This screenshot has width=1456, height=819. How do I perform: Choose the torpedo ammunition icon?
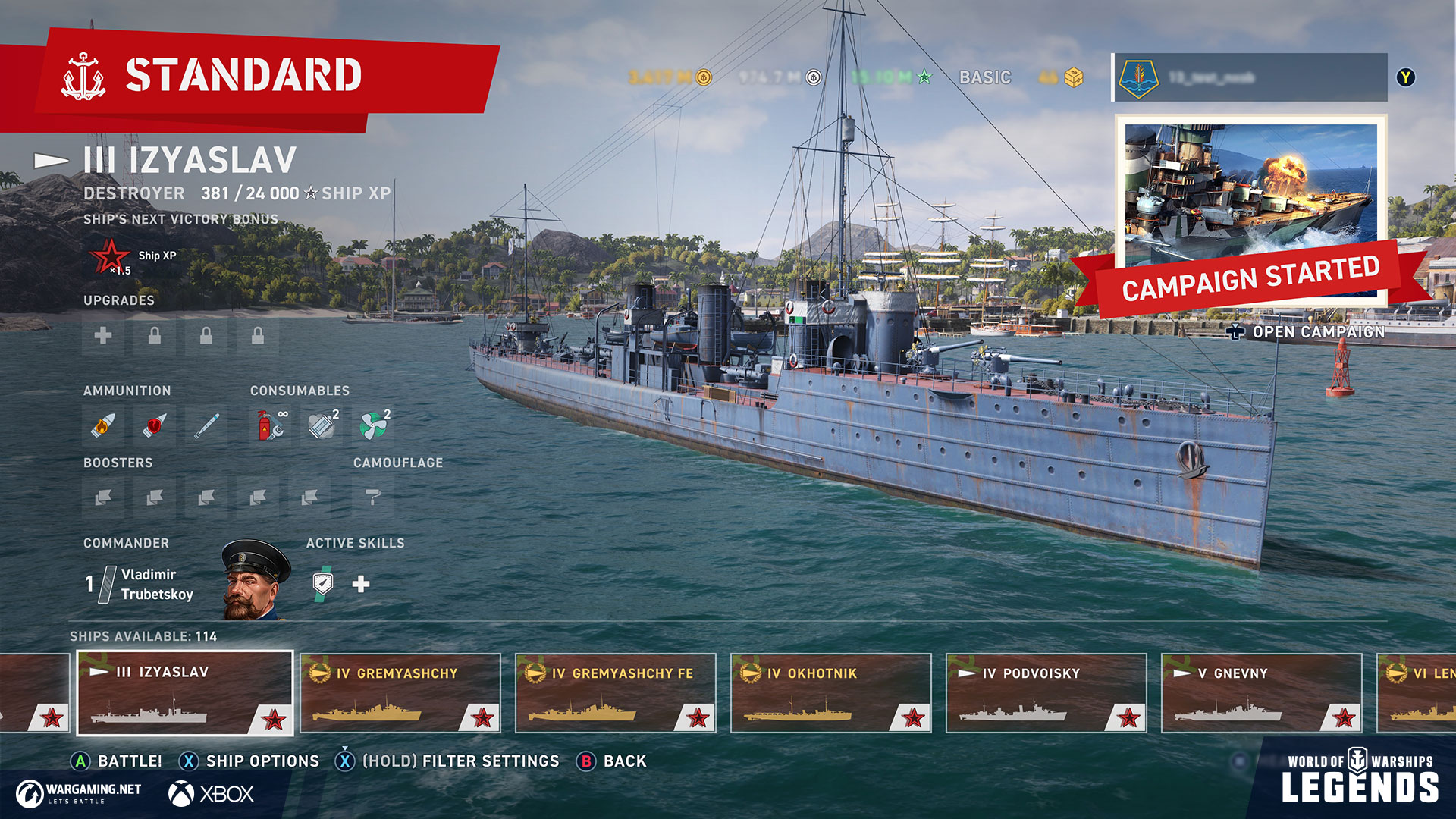coord(206,425)
